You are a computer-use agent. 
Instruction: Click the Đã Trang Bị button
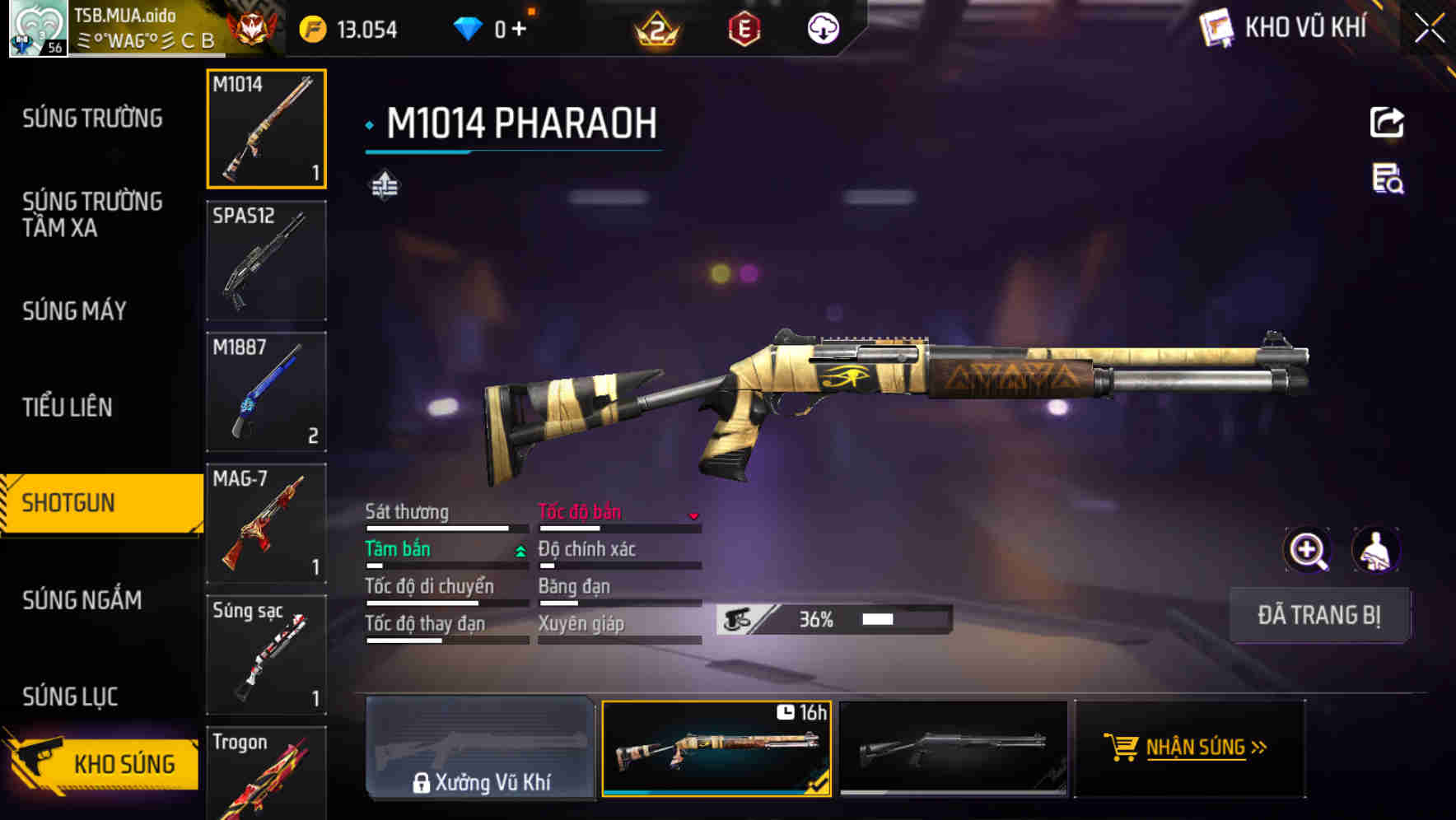pos(1319,615)
